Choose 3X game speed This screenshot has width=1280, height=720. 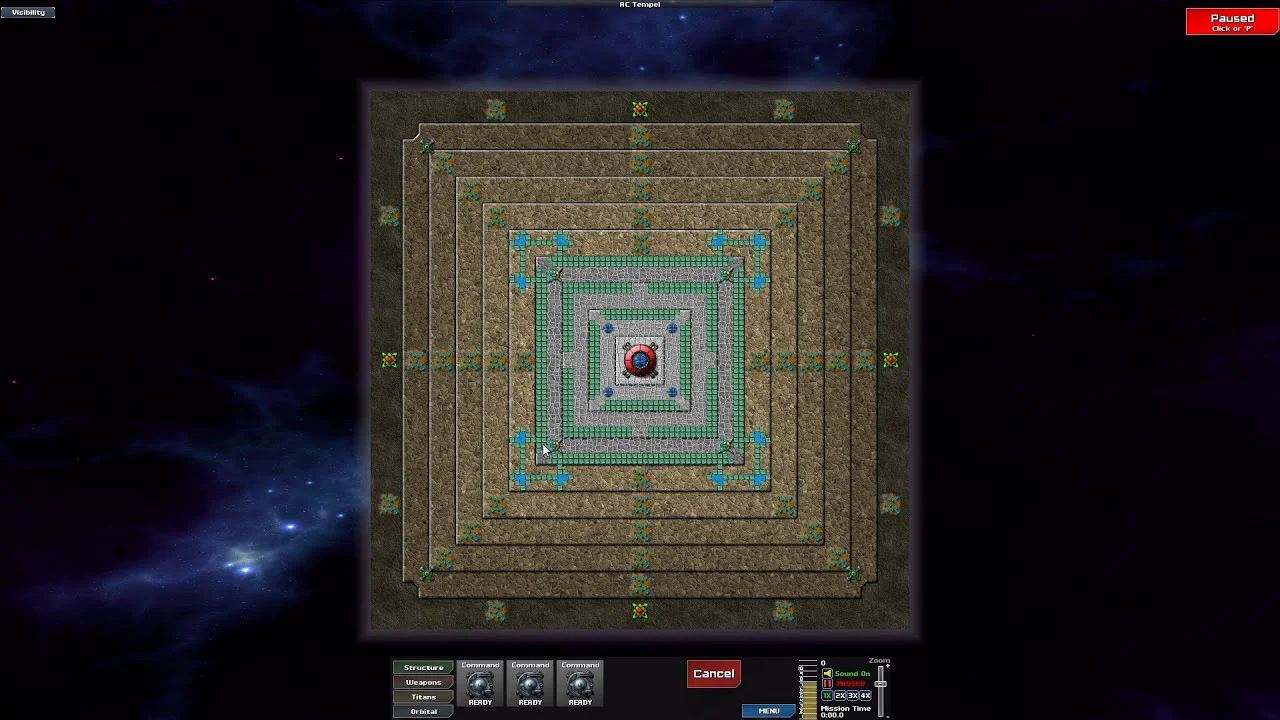coord(853,695)
